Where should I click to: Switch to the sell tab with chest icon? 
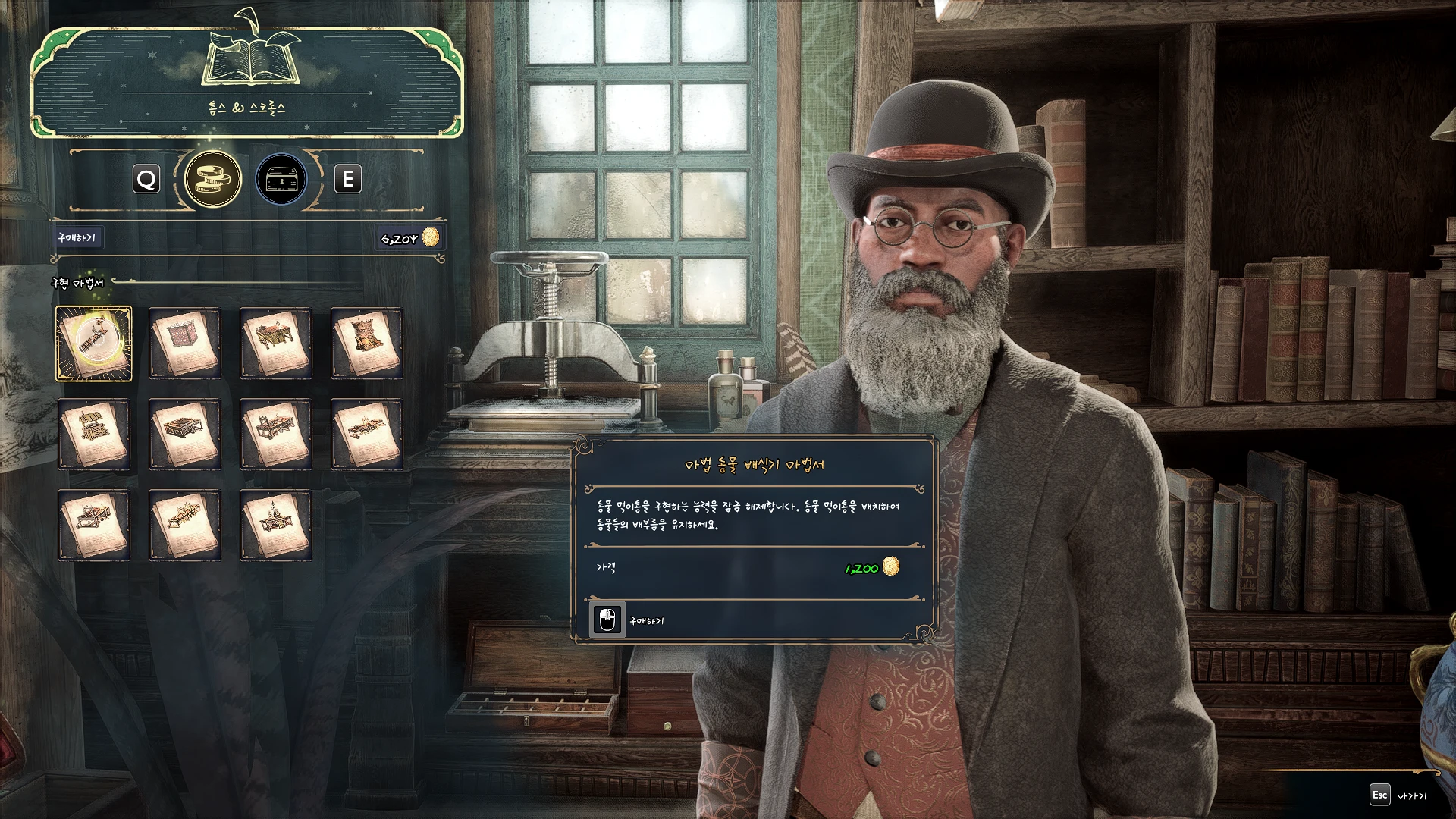[x=281, y=180]
